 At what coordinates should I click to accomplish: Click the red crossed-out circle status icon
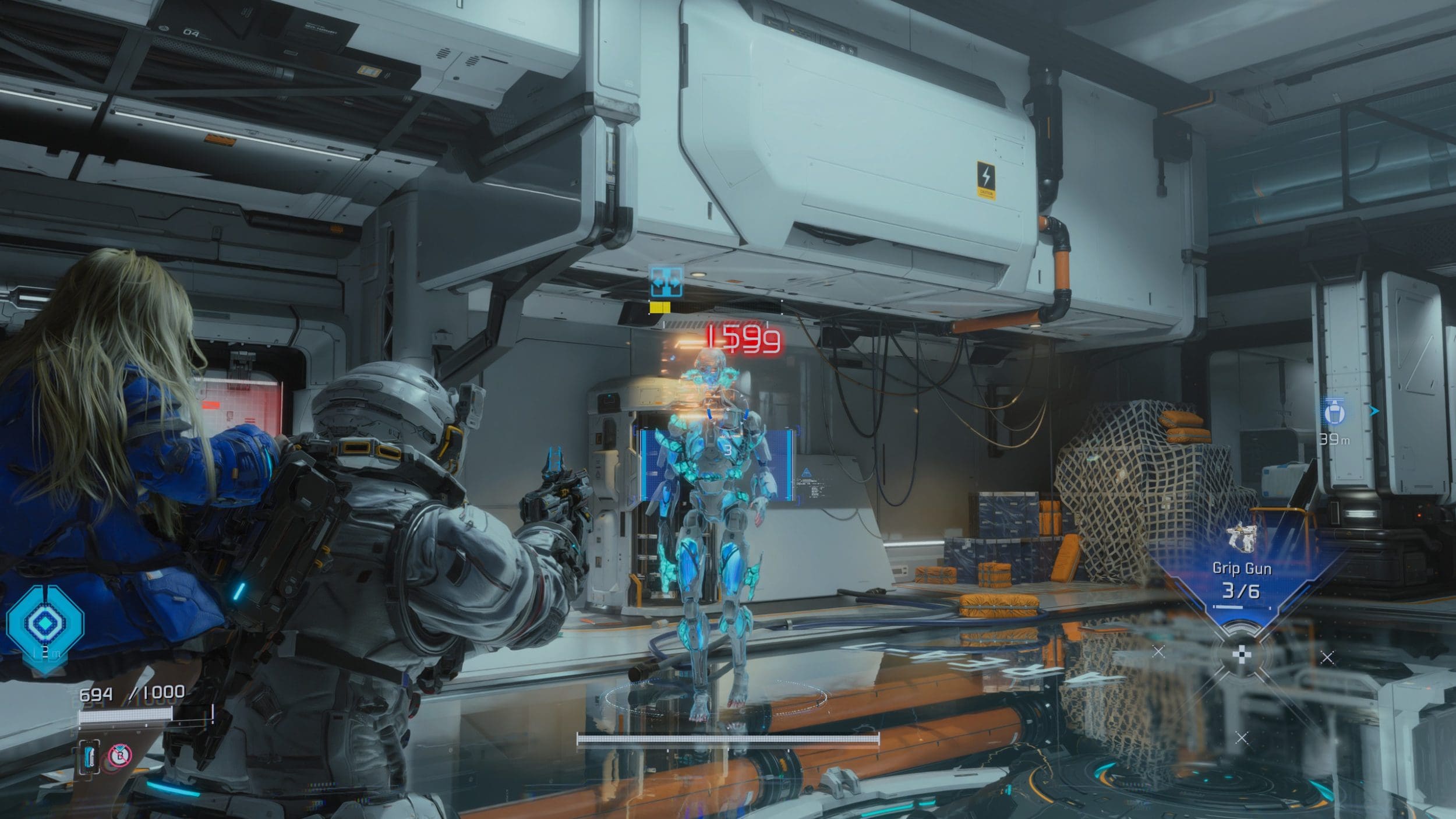tap(121, 756)
